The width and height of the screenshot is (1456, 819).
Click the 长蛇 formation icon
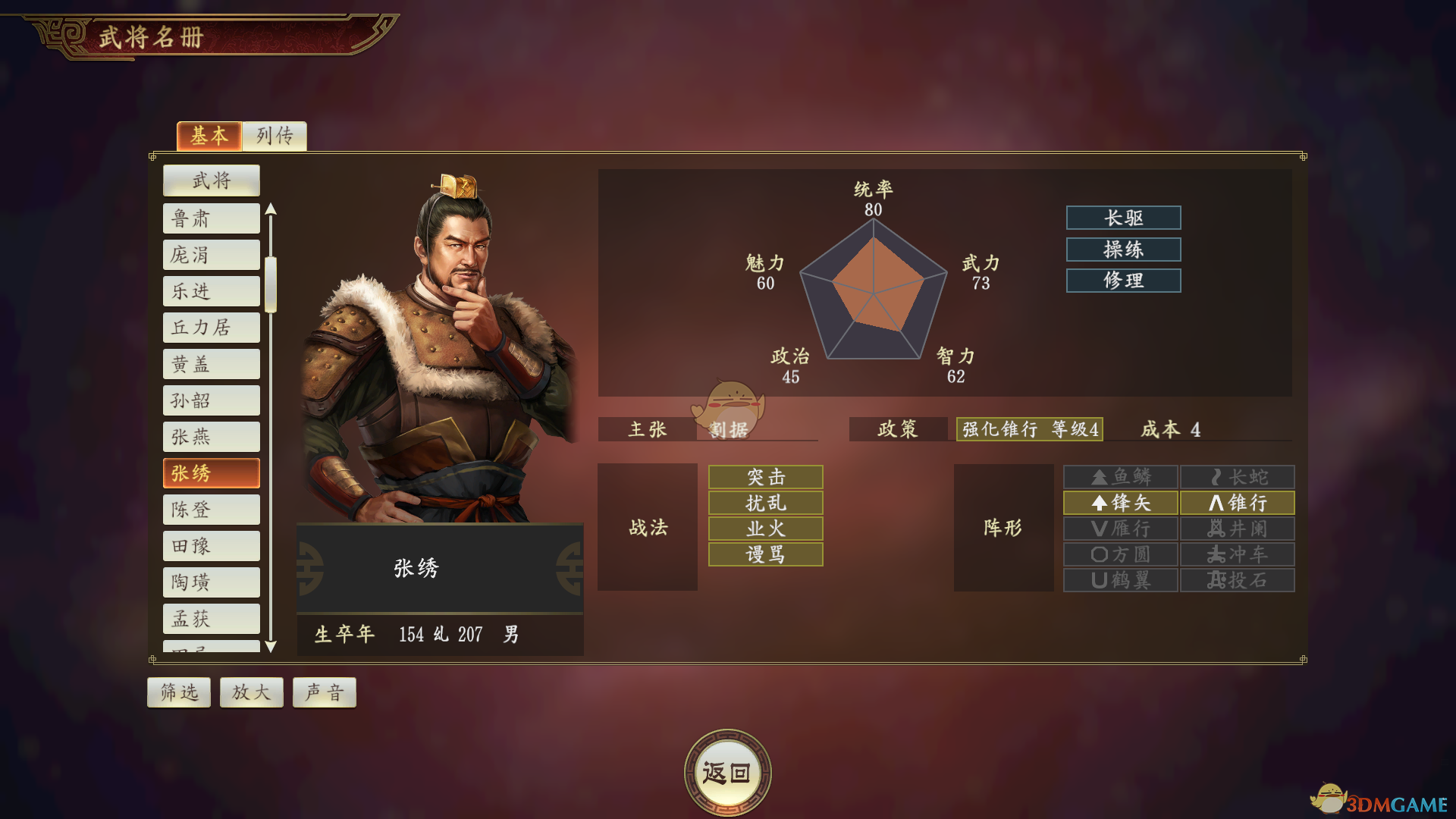(x=1238, y=476)
